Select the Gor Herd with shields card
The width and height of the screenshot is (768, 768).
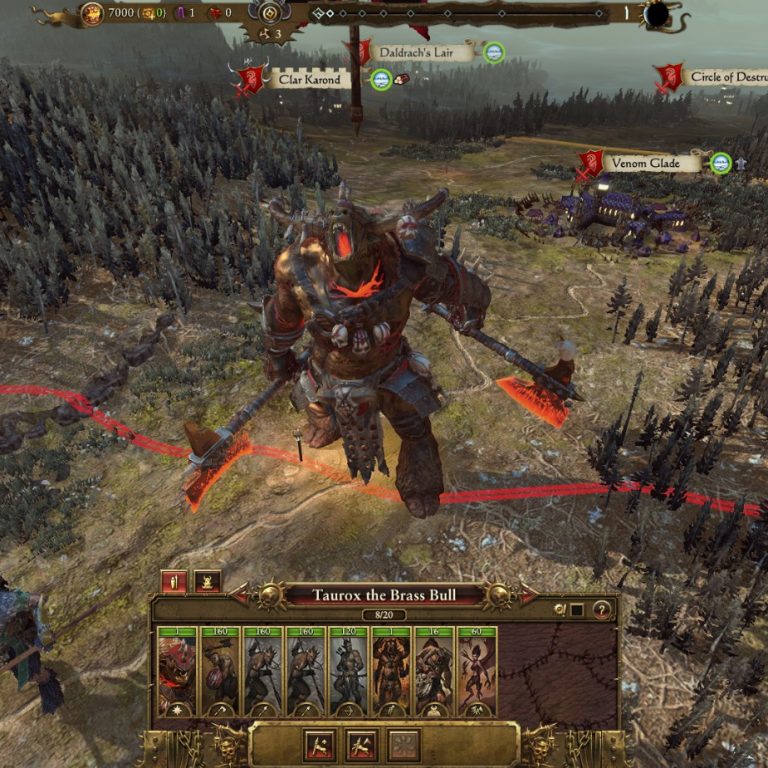(x=220, y=670)
